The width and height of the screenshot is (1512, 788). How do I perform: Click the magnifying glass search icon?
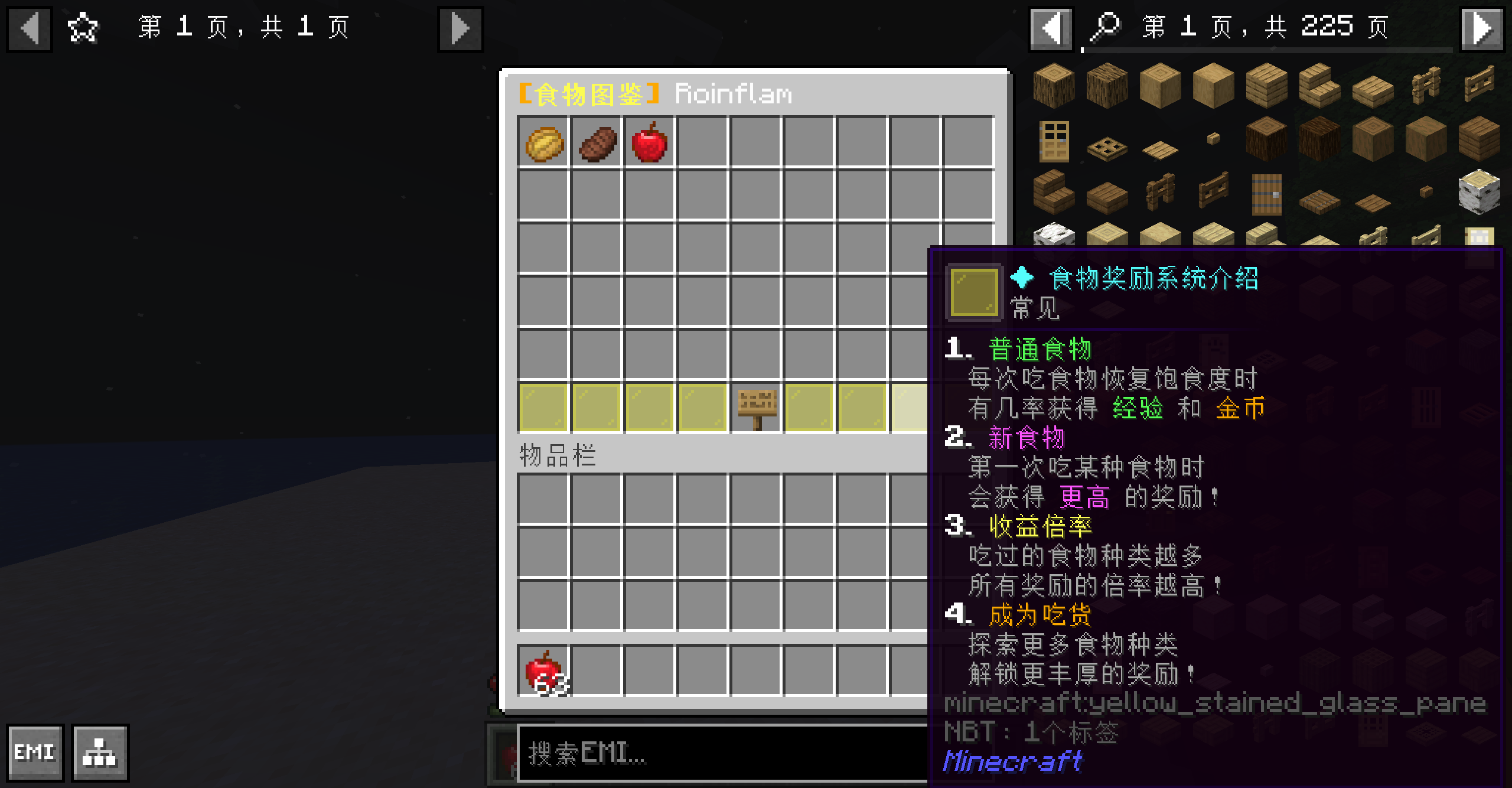1104,28
